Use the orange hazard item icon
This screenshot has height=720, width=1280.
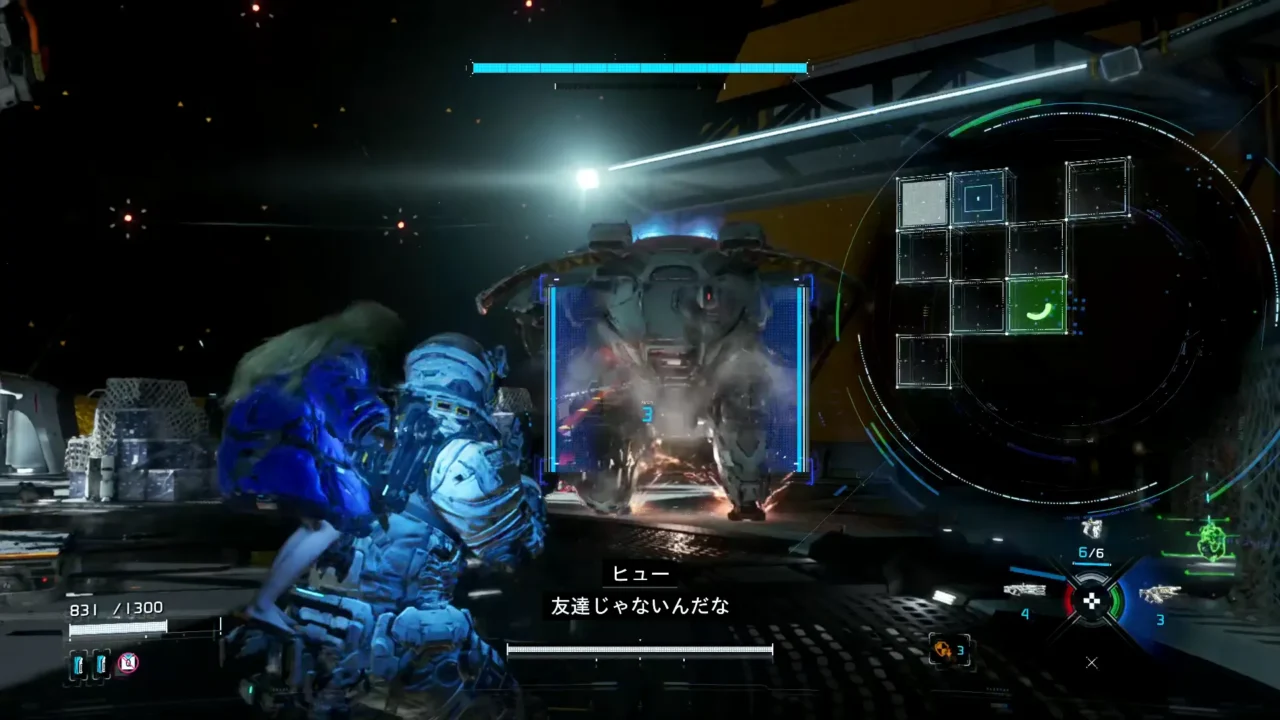pos(941,650)
